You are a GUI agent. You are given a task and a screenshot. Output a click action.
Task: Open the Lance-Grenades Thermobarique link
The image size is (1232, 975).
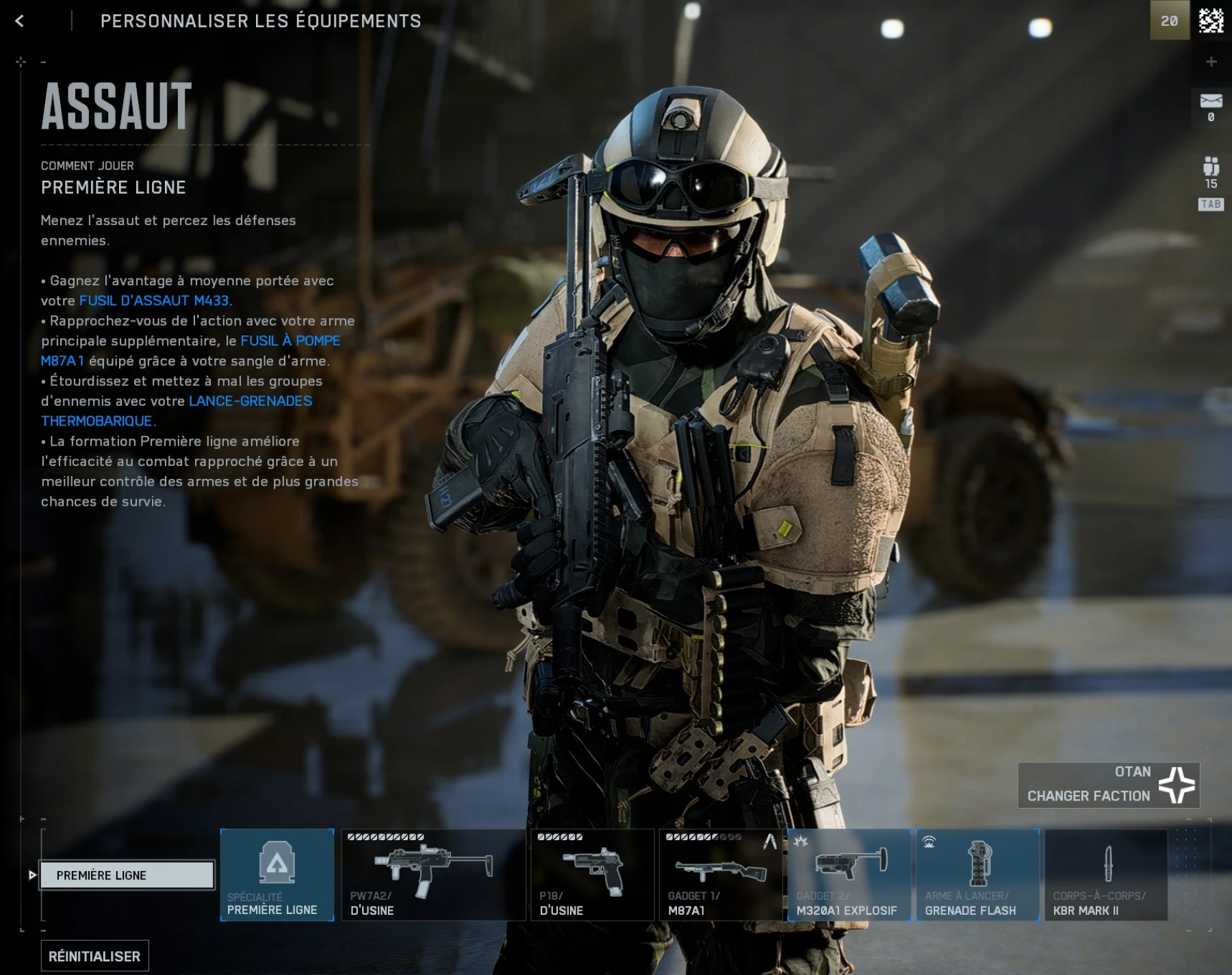point(250,402)
